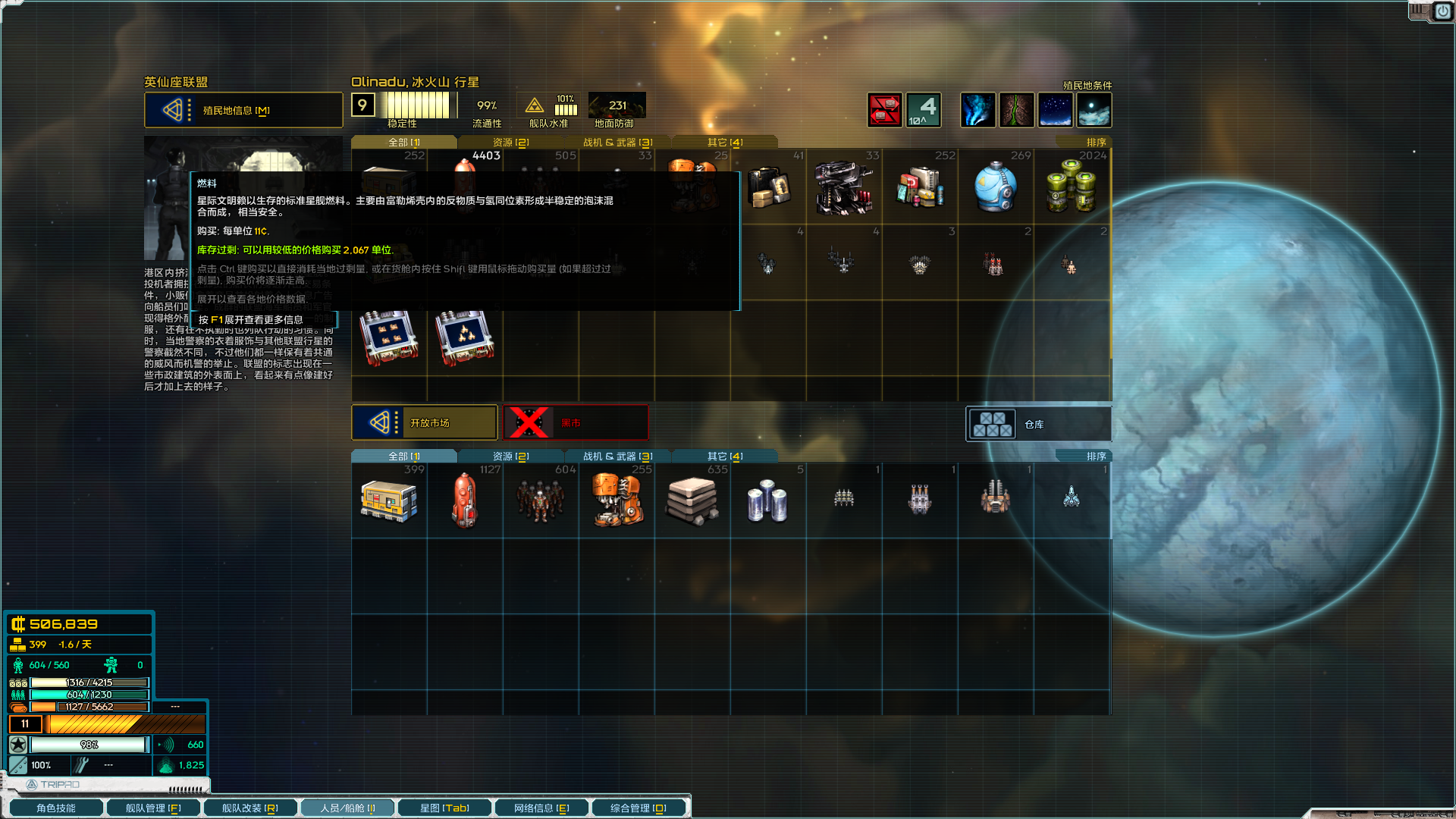Click the supplies crate icon in cargo
The width and height of the screenshot is (1456, 819).
tap(389, 500)
